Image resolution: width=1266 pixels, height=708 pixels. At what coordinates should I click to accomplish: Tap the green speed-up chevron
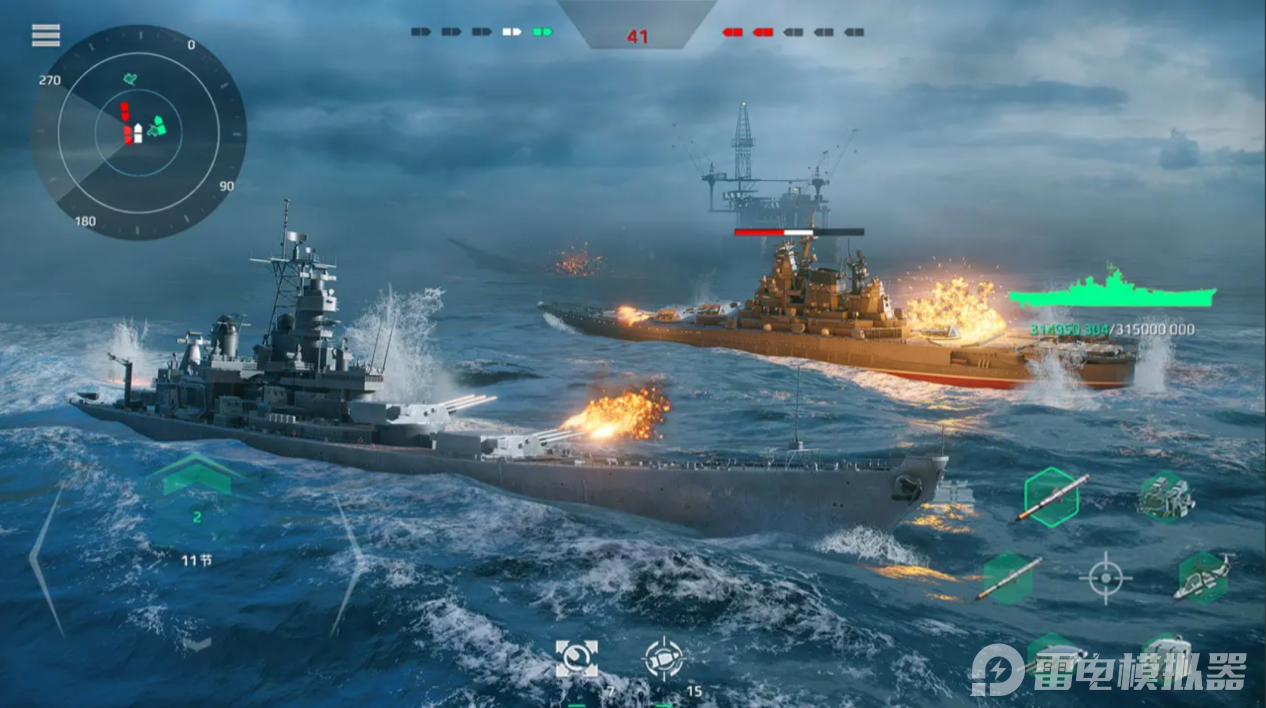[197, 475]
